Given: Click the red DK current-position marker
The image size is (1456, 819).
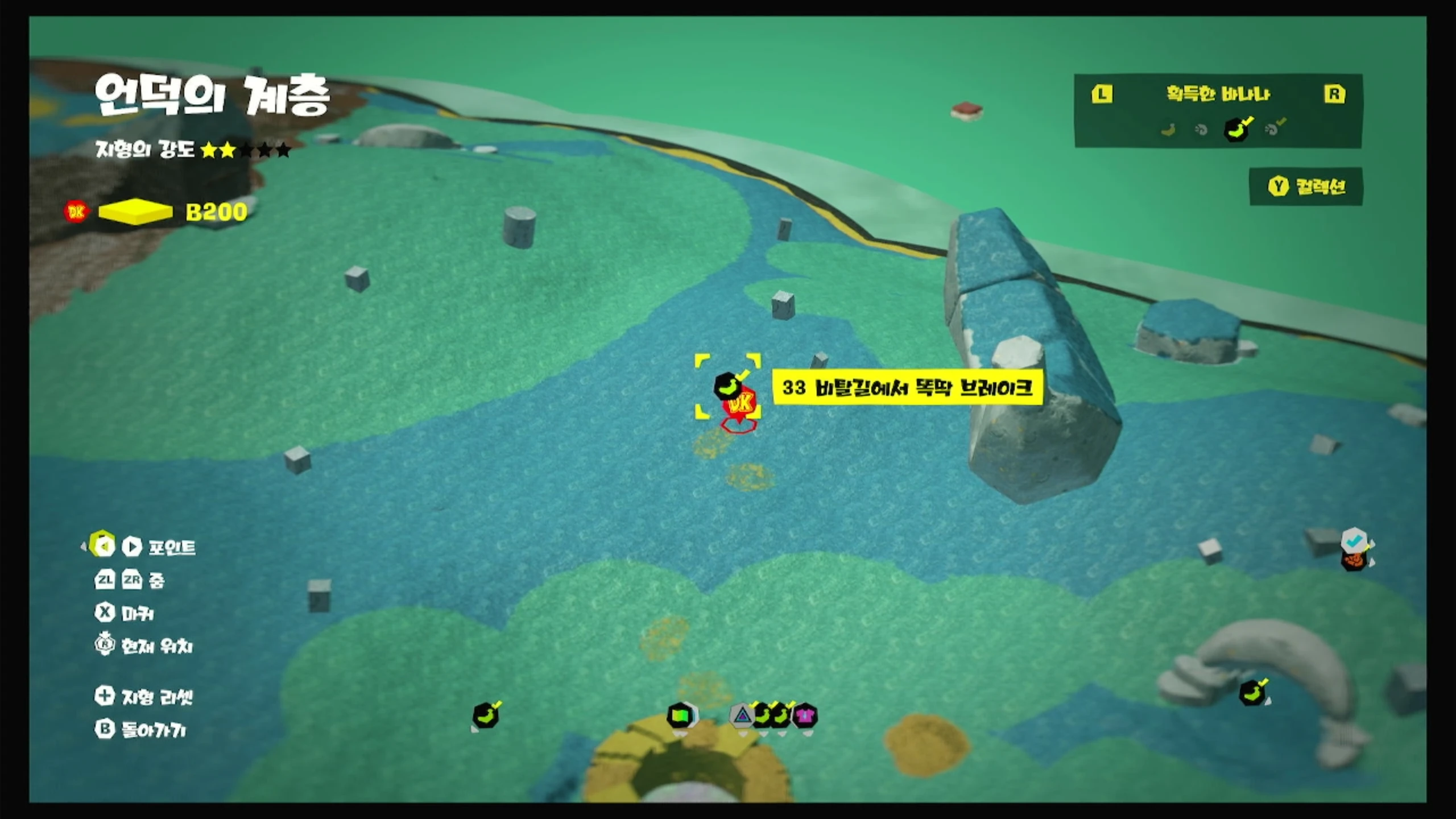Looking at the screenshot, I should point(741,405).
